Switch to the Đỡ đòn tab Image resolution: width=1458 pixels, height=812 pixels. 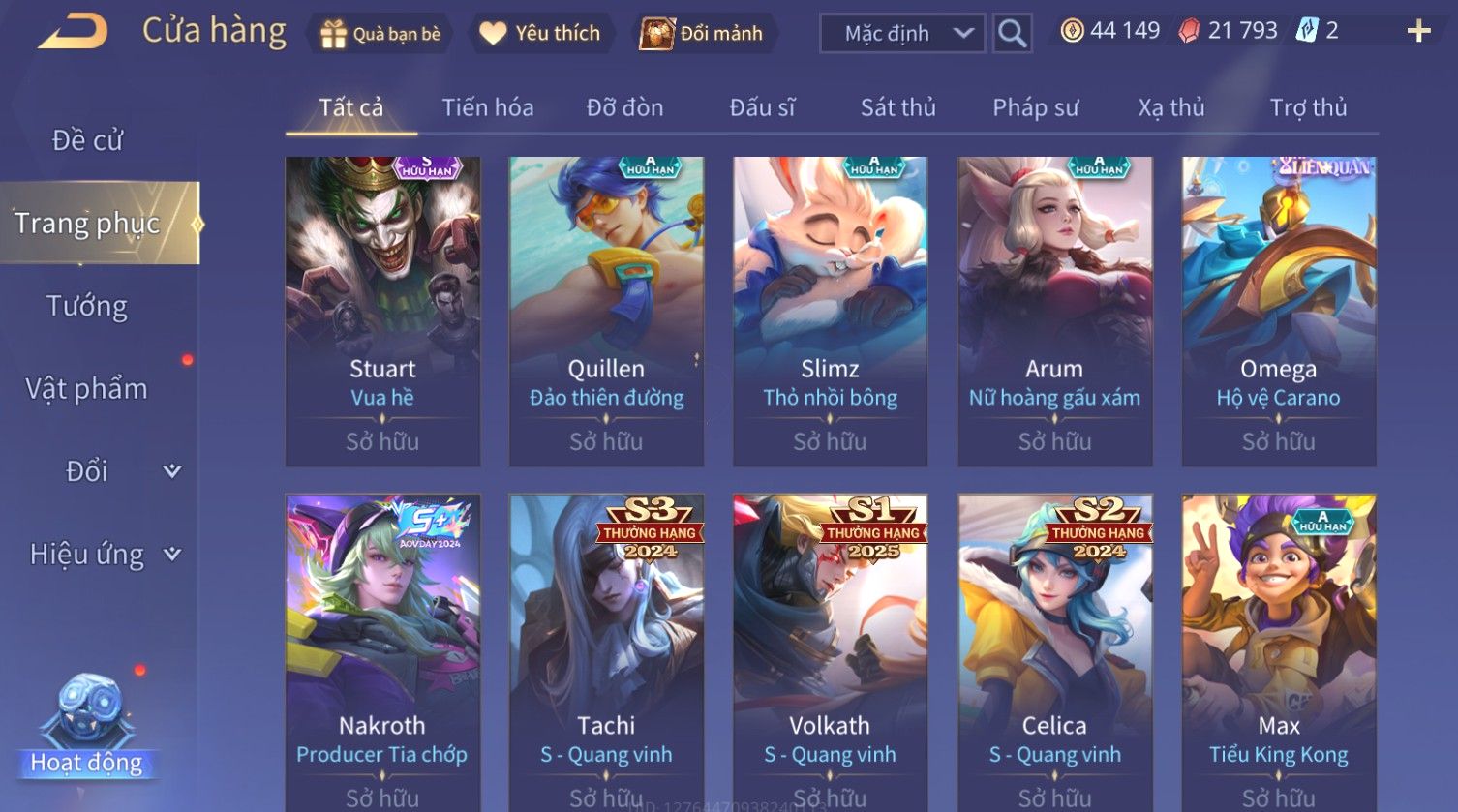624,107
